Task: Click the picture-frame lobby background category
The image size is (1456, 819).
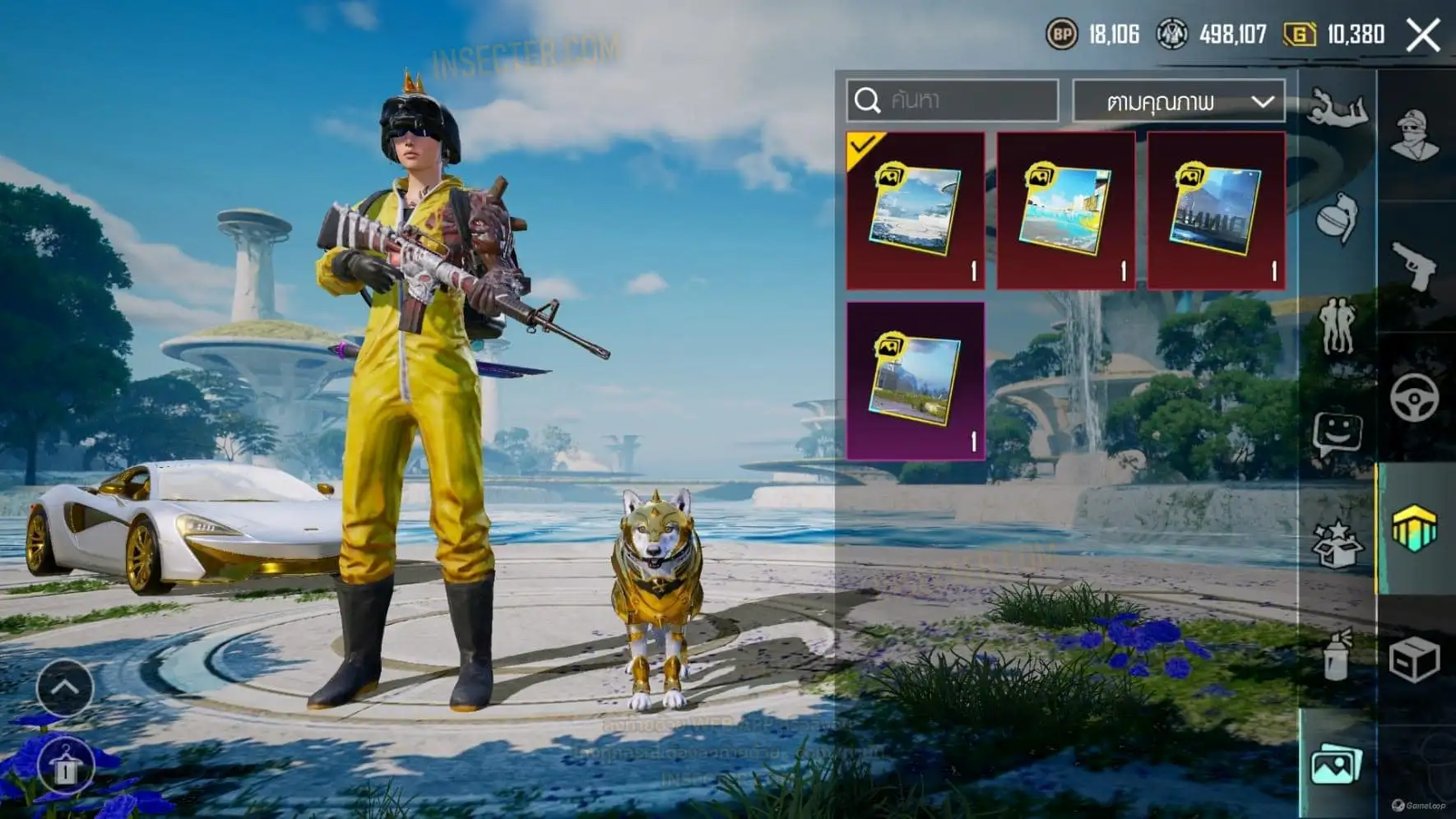Action: pos(1337,766)
